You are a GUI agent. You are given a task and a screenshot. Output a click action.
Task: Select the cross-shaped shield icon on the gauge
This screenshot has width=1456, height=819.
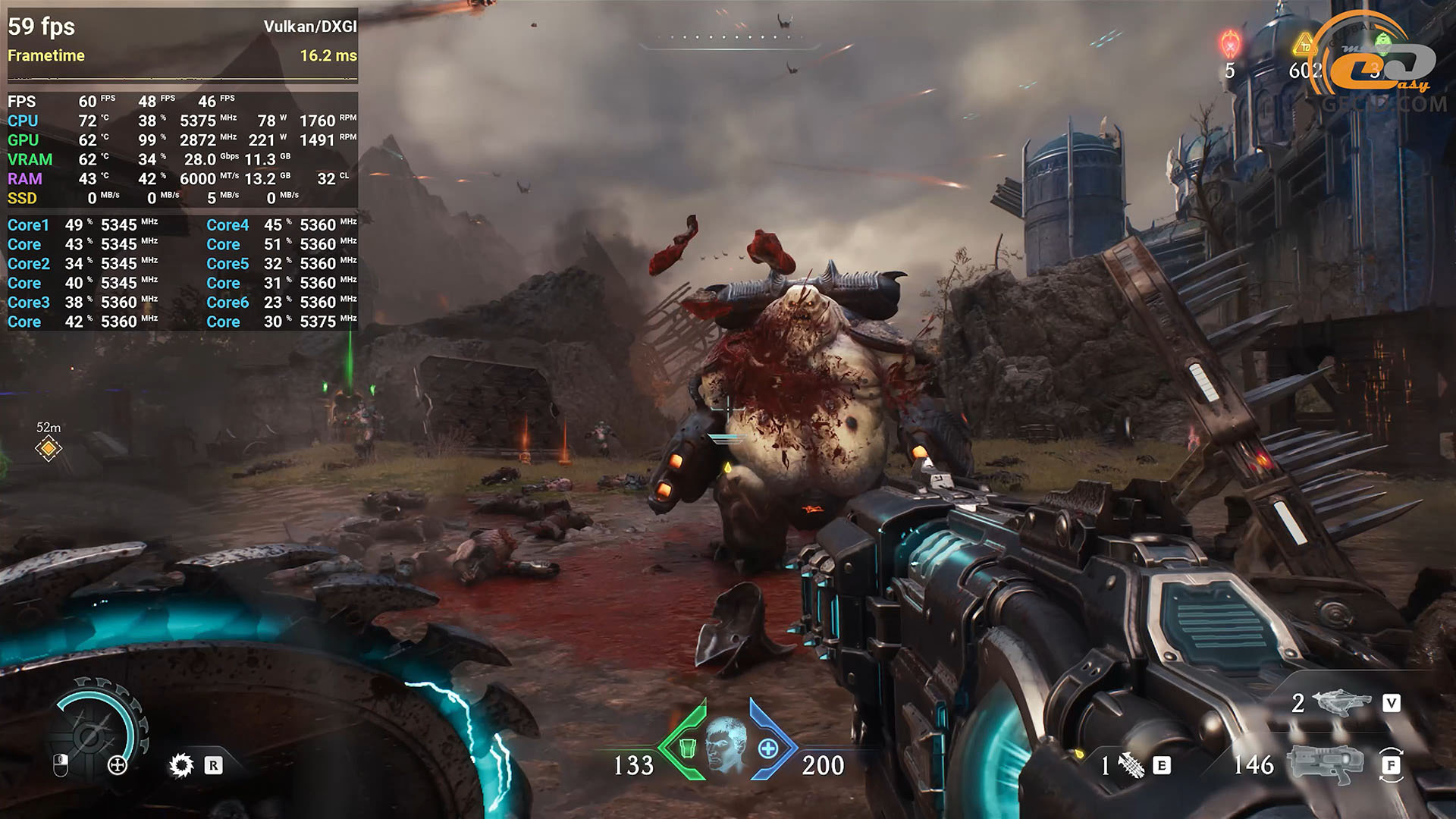tap(118, 765)
